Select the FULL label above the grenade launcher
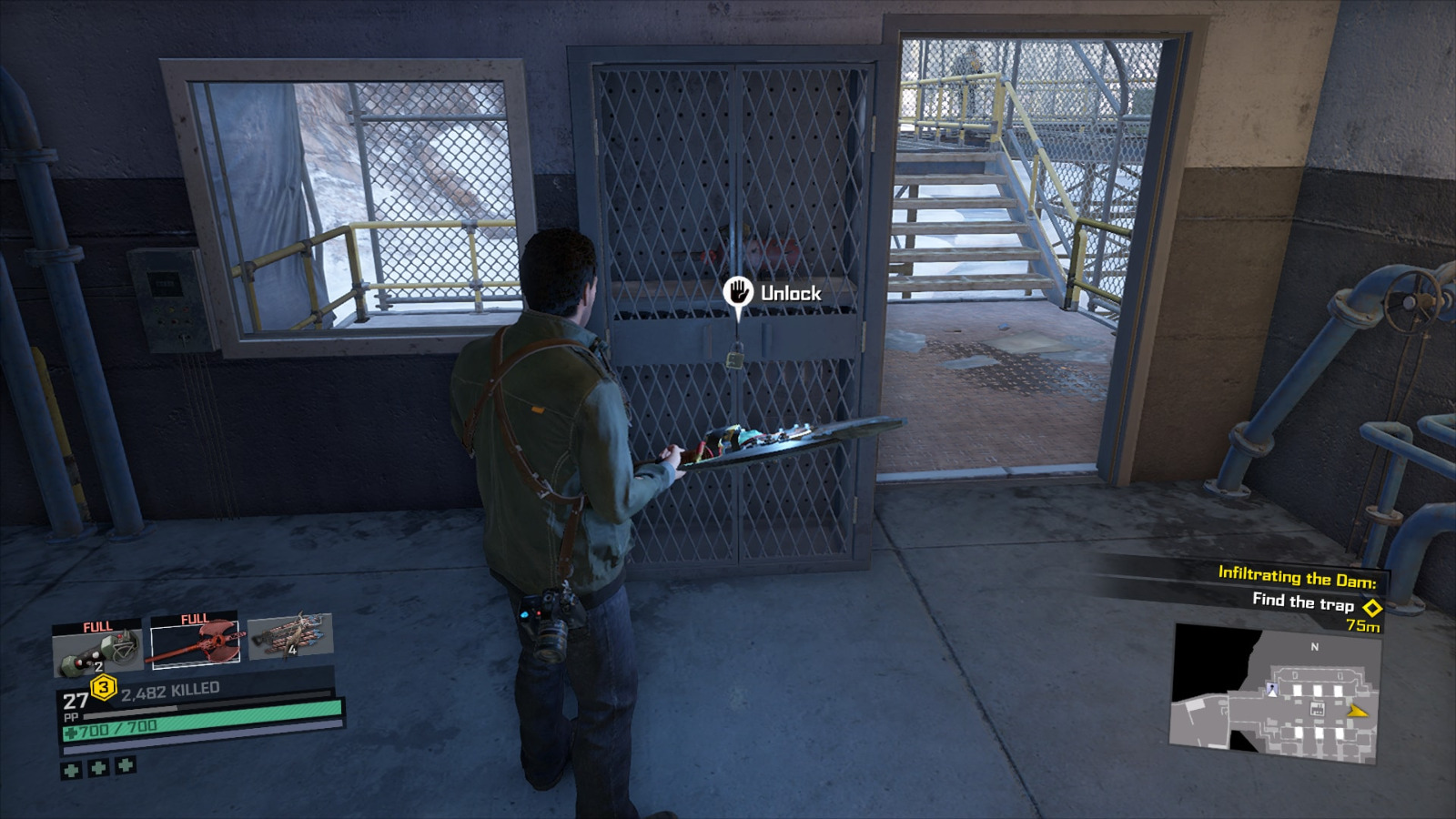Screen dimensions: 1456x819 click(96, 628)
